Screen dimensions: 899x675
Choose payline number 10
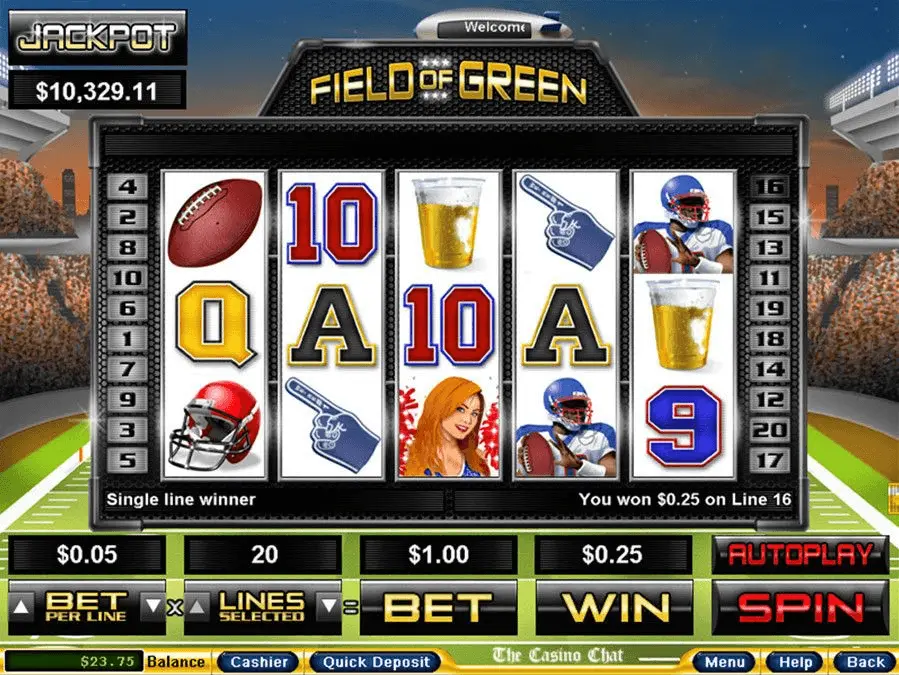[129, 278]
